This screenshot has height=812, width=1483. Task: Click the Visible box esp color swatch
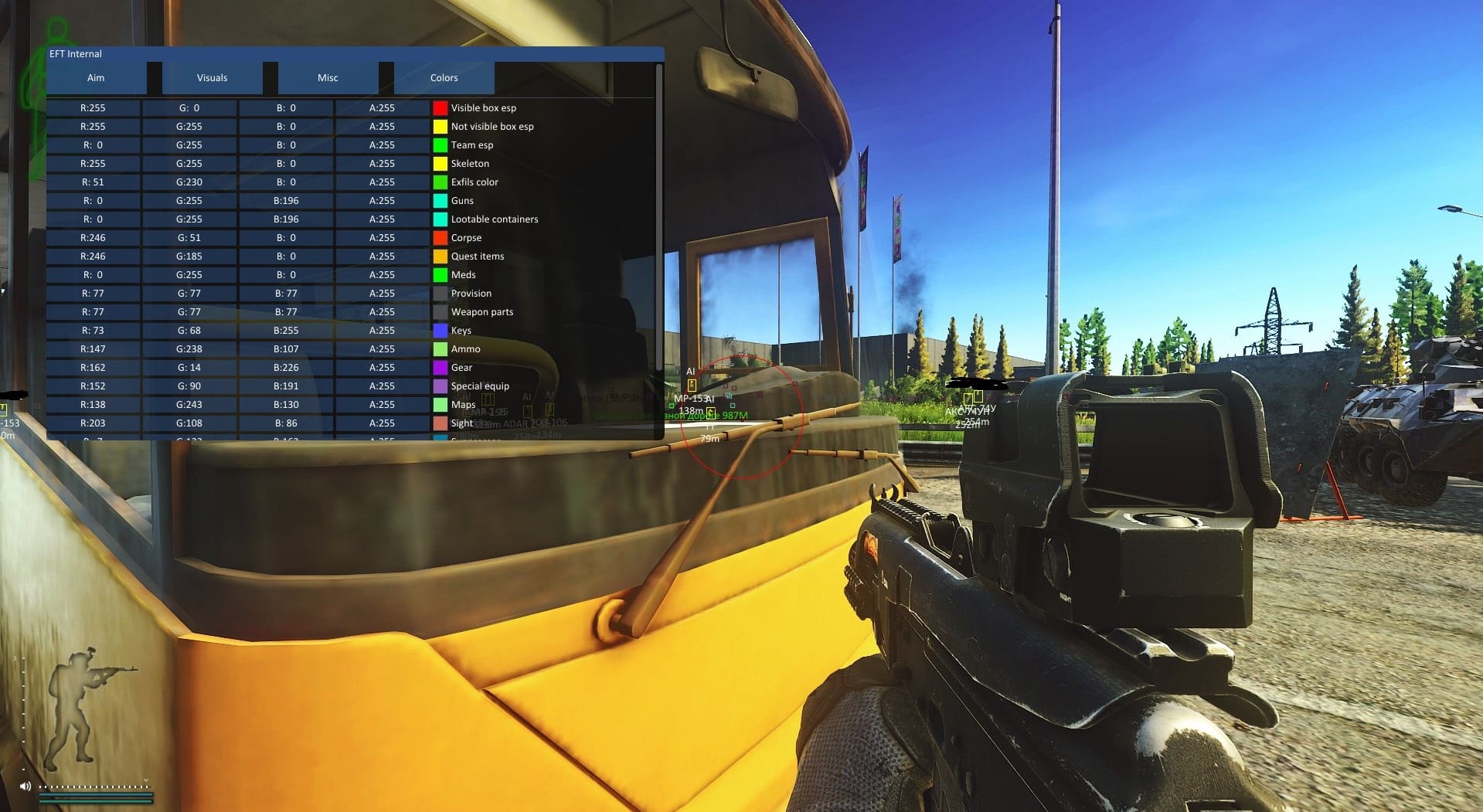click(x=440, y=108)
